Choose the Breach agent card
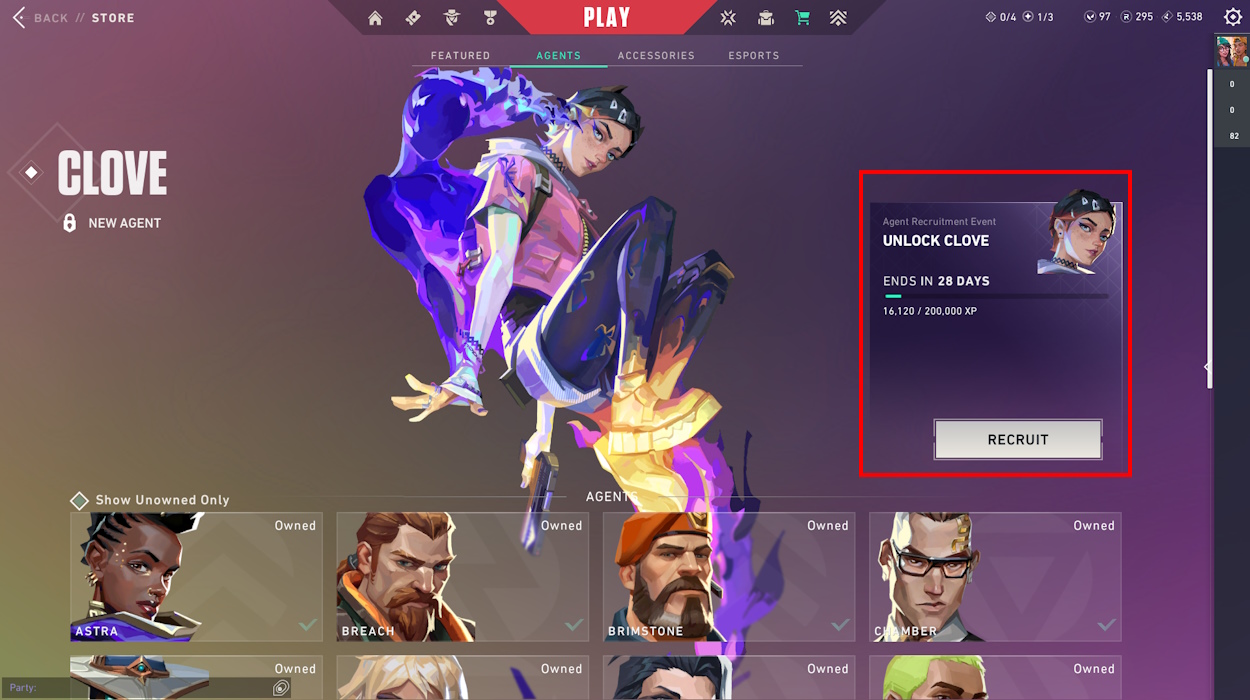This screenshot has height=700, width=1250. [462, 577]
